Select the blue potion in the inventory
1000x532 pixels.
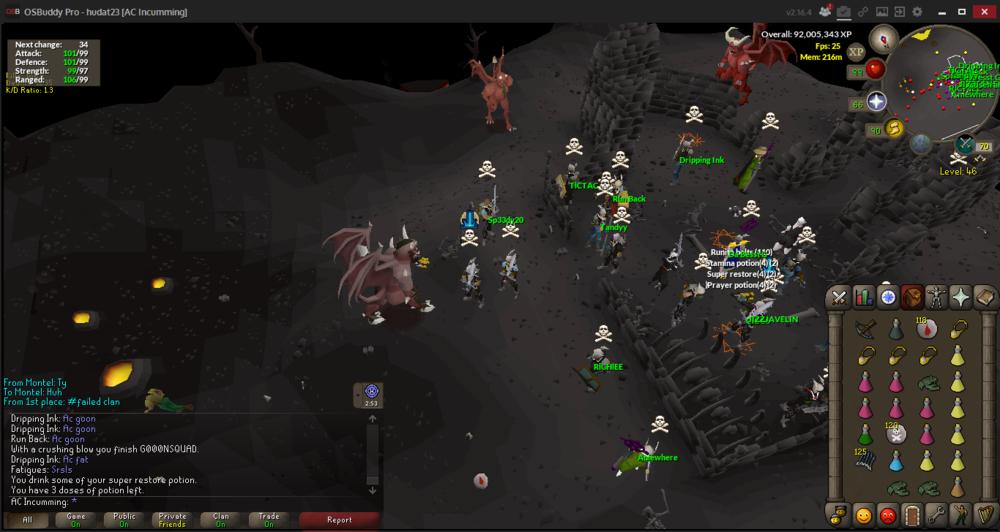896,461
